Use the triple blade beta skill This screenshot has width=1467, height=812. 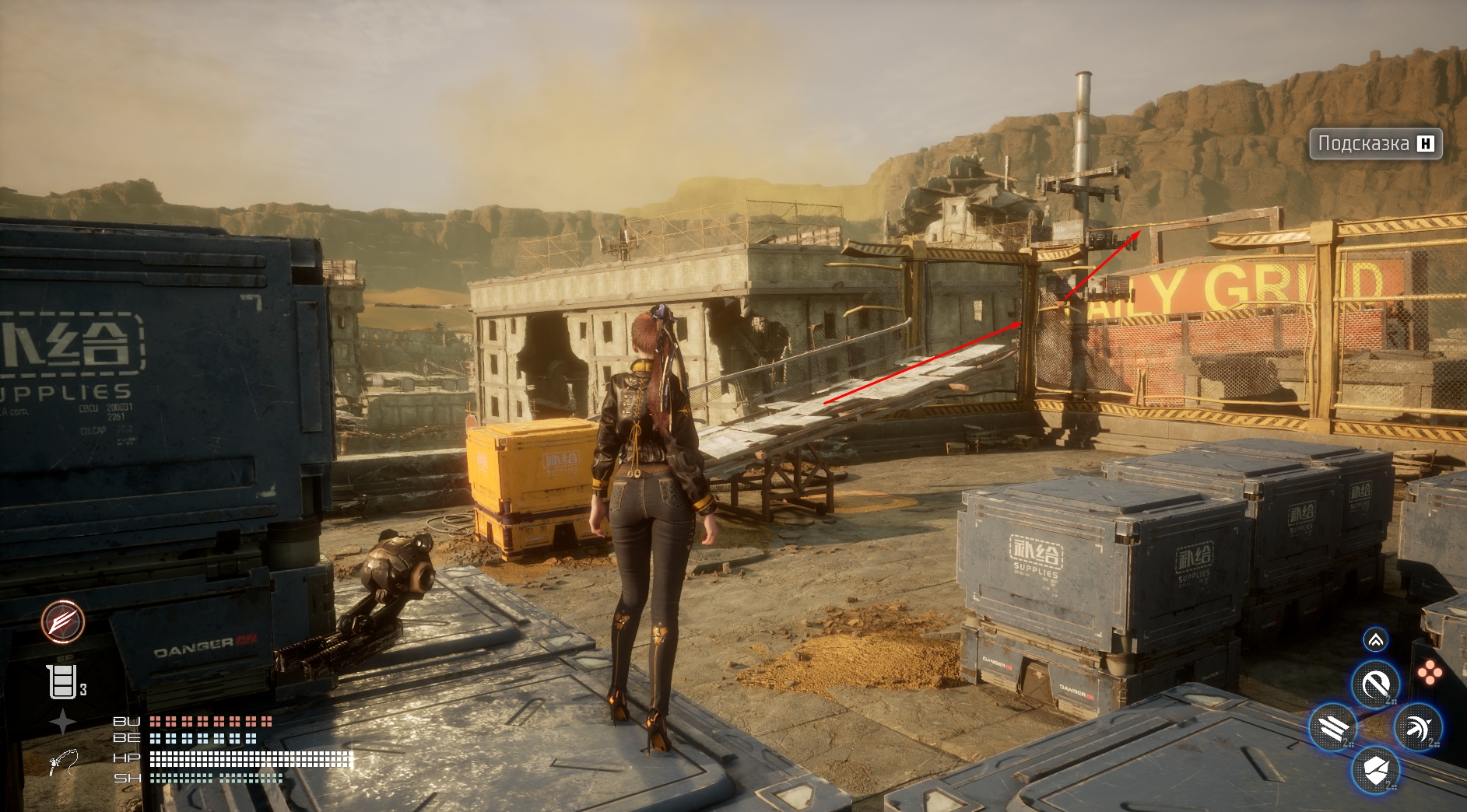[x=1333, y=728]
